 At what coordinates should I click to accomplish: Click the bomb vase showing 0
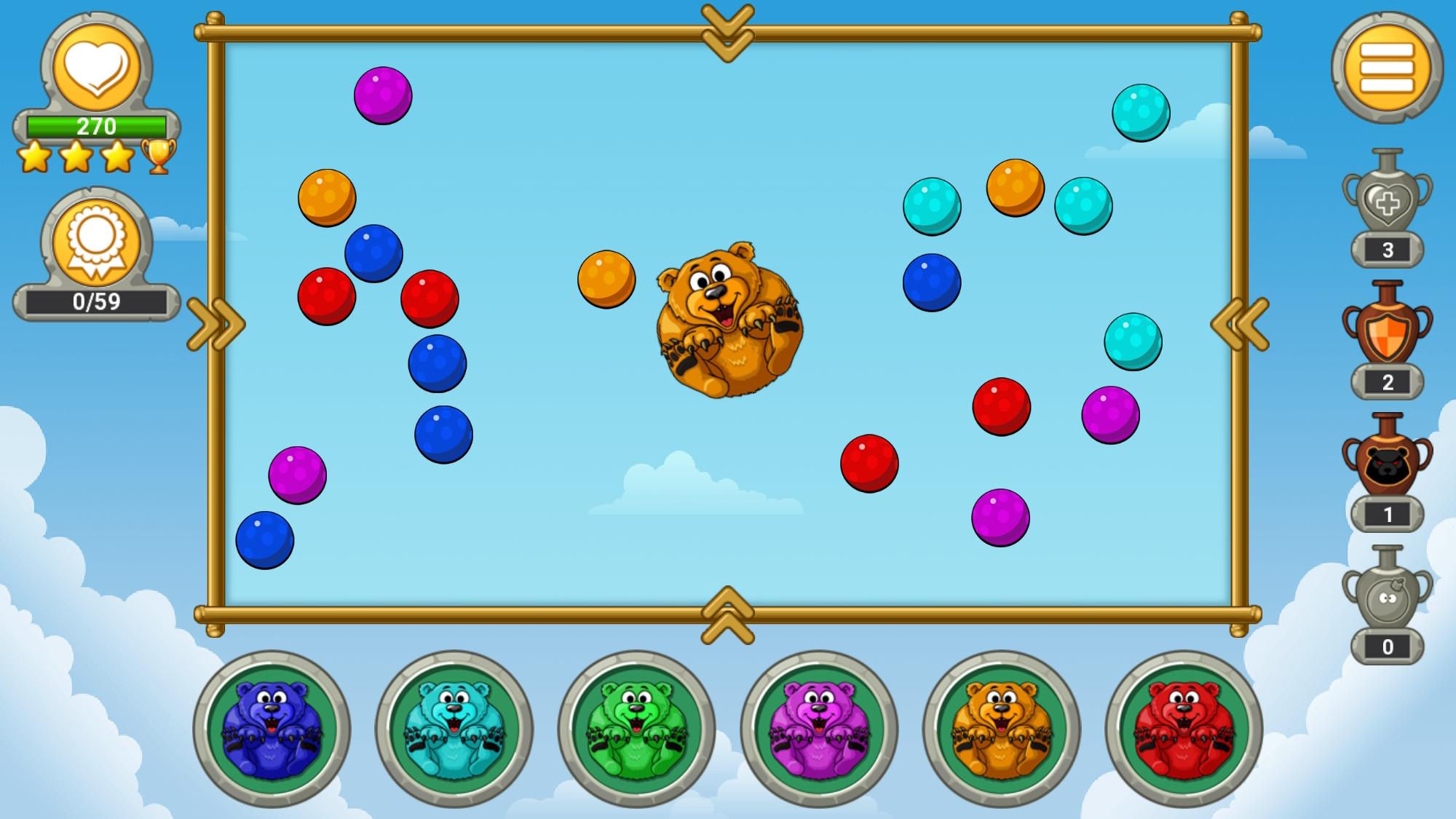click(1388, 597)
